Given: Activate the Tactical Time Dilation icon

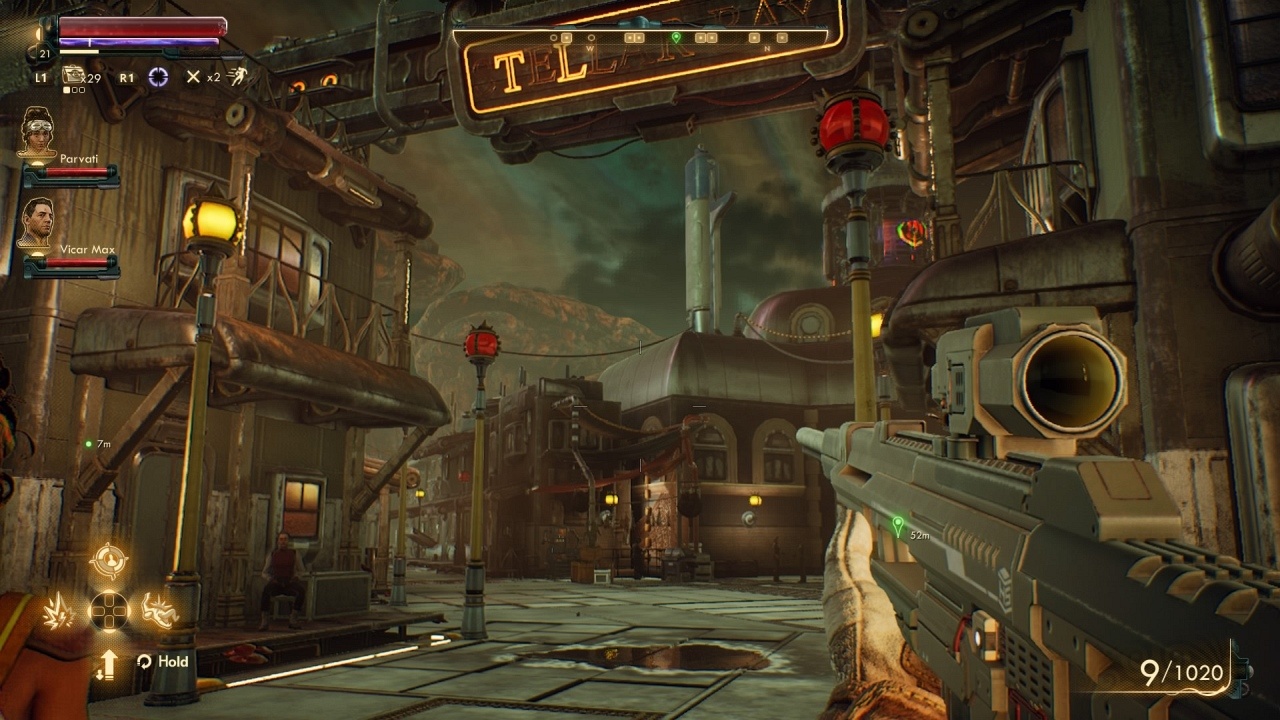Looking at the screenshot, I should point(158,77).
